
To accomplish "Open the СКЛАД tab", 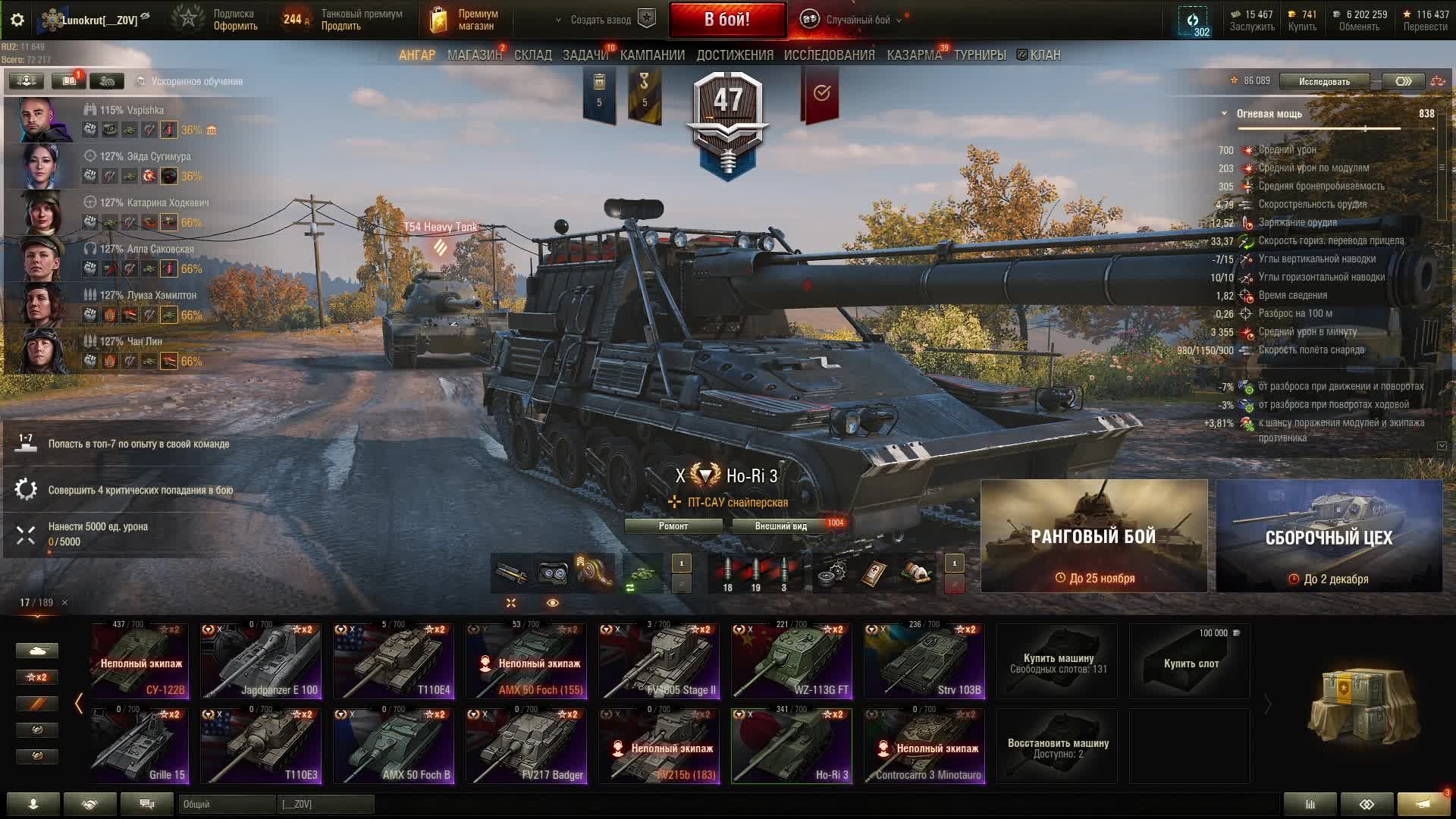I will pyautogui.click(x=532, y=55).
